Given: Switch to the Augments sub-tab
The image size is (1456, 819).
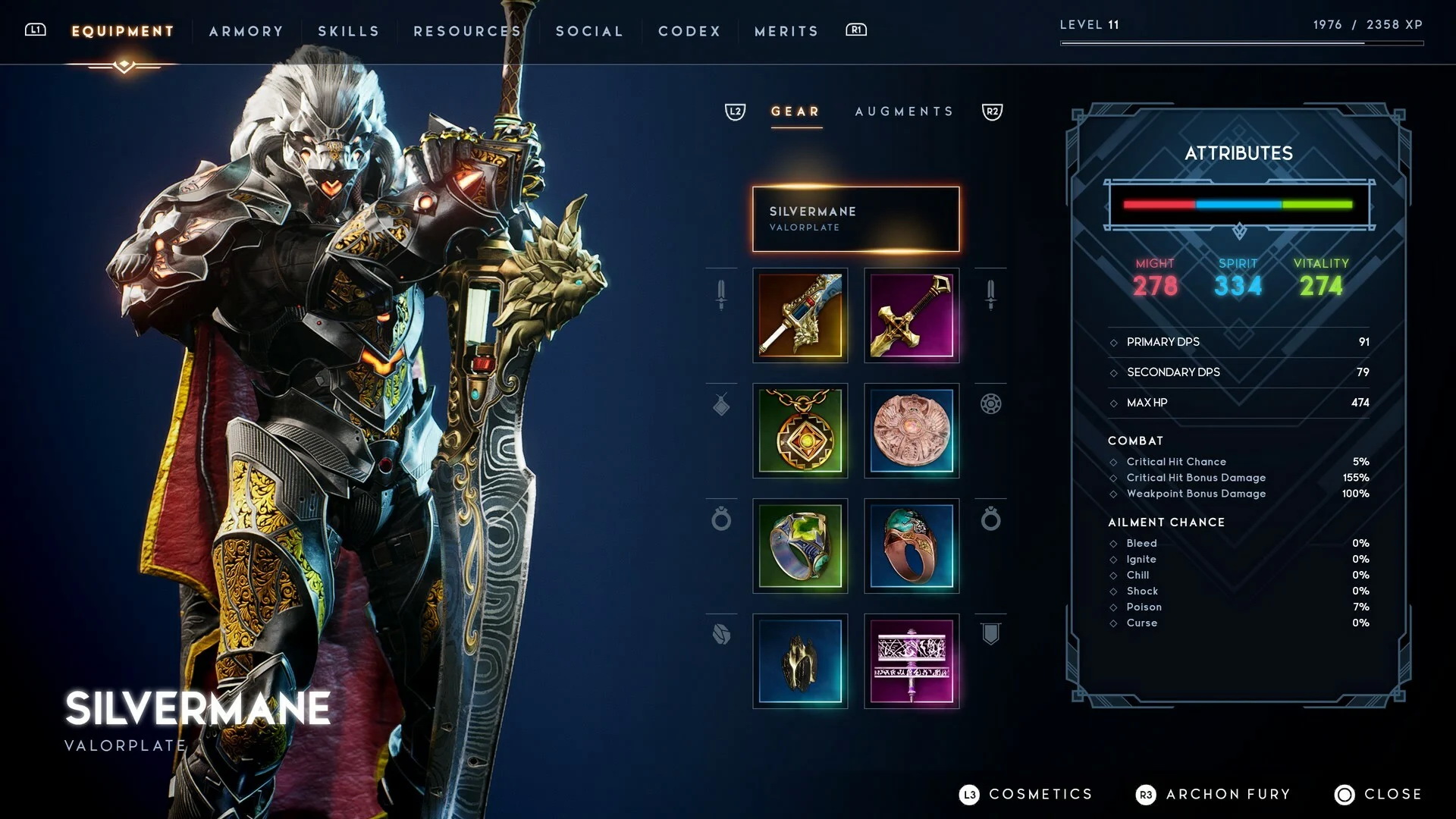Looking at the screenshot, I should (904, 111).
